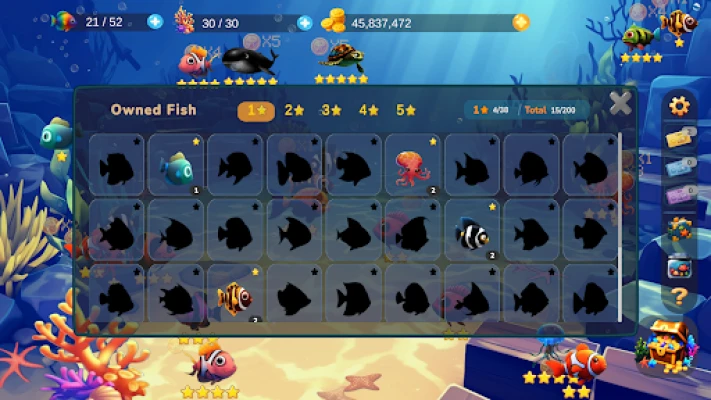711x400 pixels.
Task: Pick the orange striped fish tile
Action: 235,297
